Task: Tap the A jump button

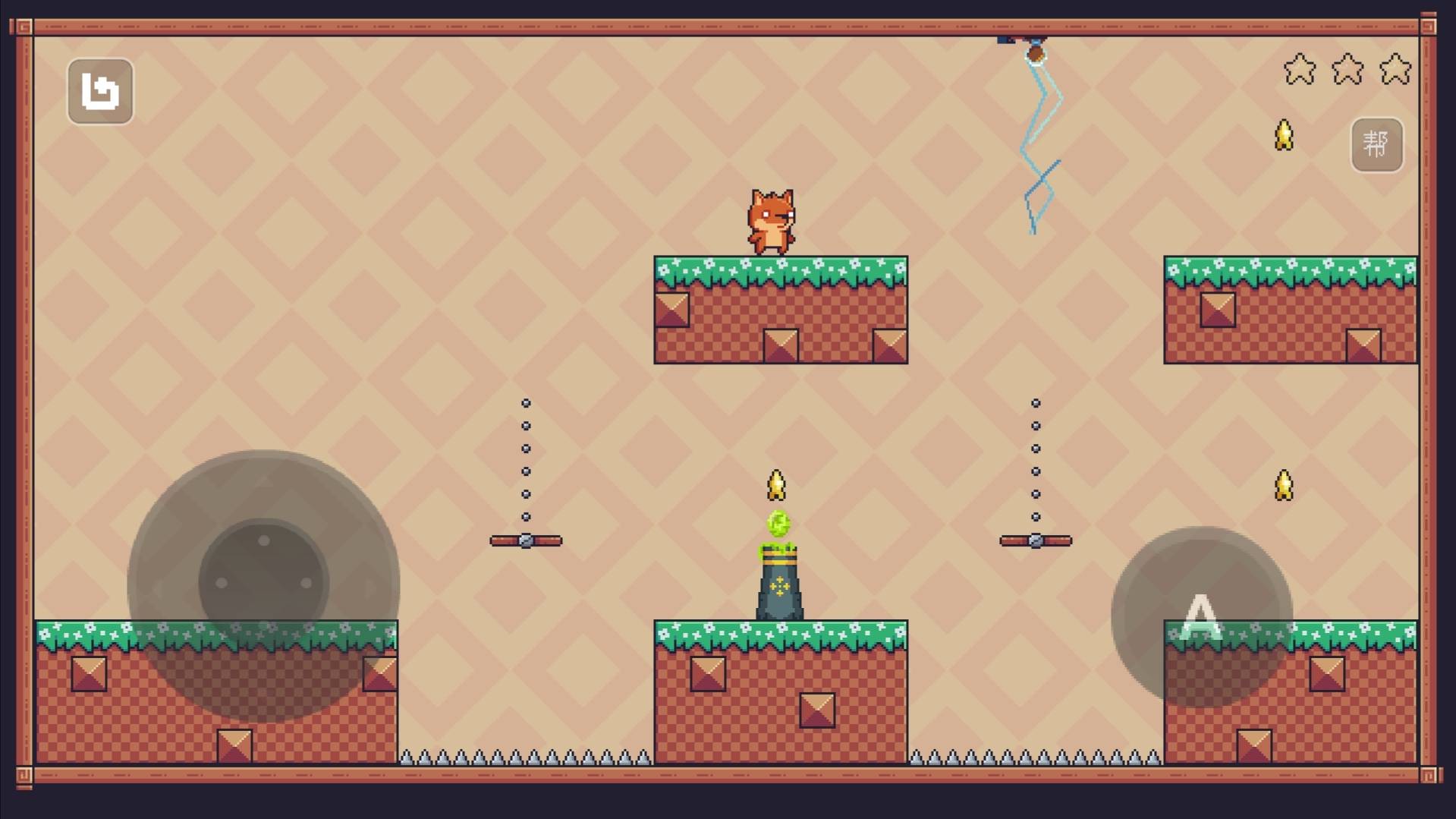Action: 1201,616
